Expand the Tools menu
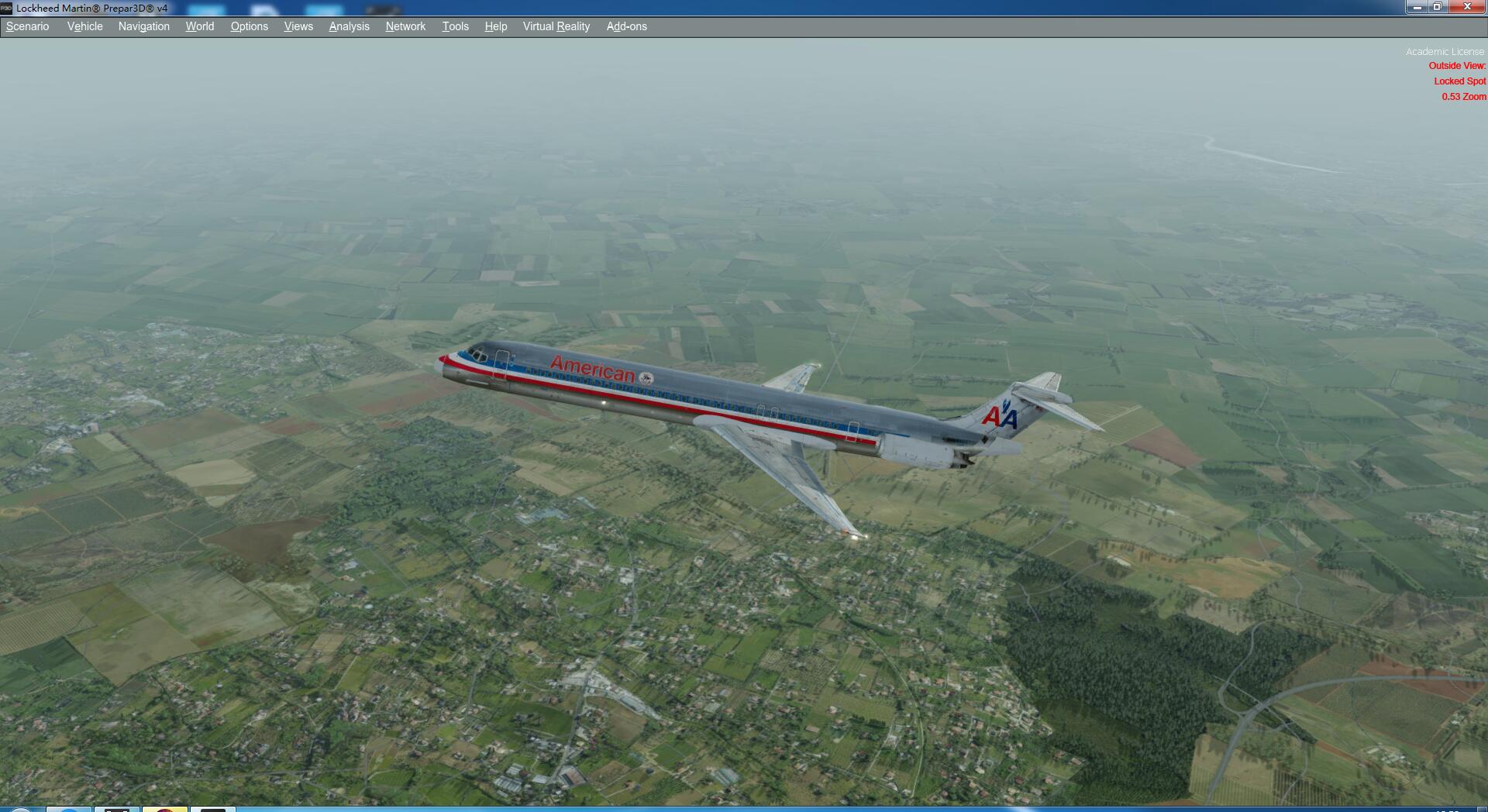This screenshot has width=1488, height=812. click(455, 26)
